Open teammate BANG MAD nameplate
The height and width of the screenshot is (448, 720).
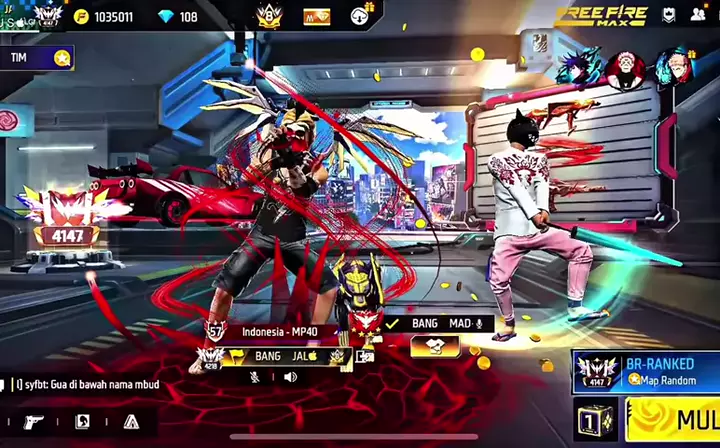coord(437,324)
